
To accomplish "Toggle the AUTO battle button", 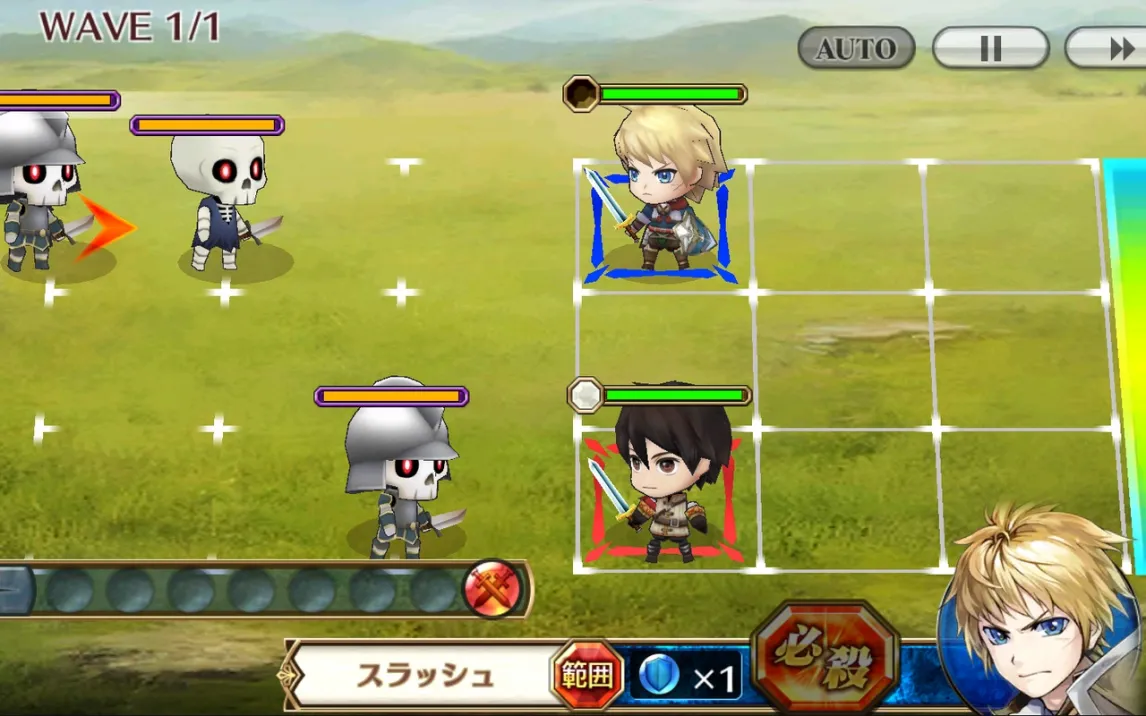I will 856,48.
